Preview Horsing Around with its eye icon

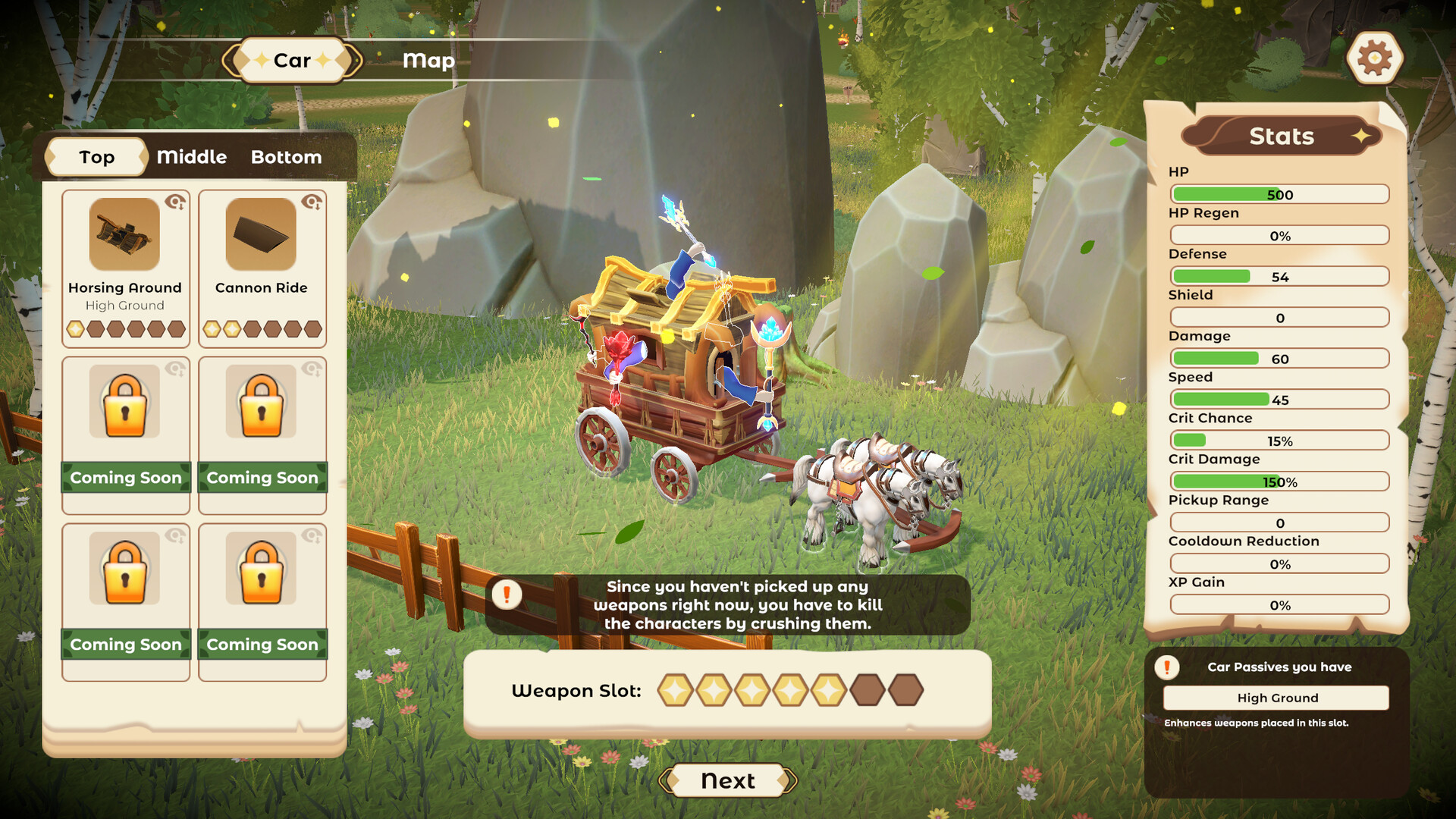coord(176,202)
